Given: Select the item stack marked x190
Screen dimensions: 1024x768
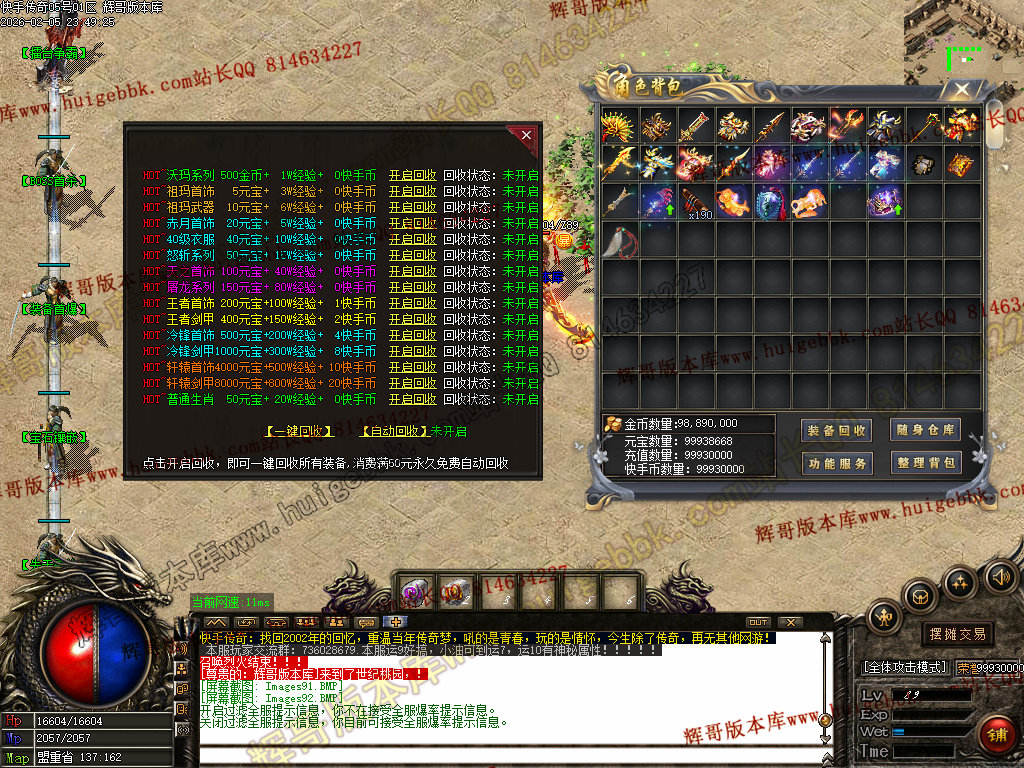Looking at the screenshot, I should 695,201.
